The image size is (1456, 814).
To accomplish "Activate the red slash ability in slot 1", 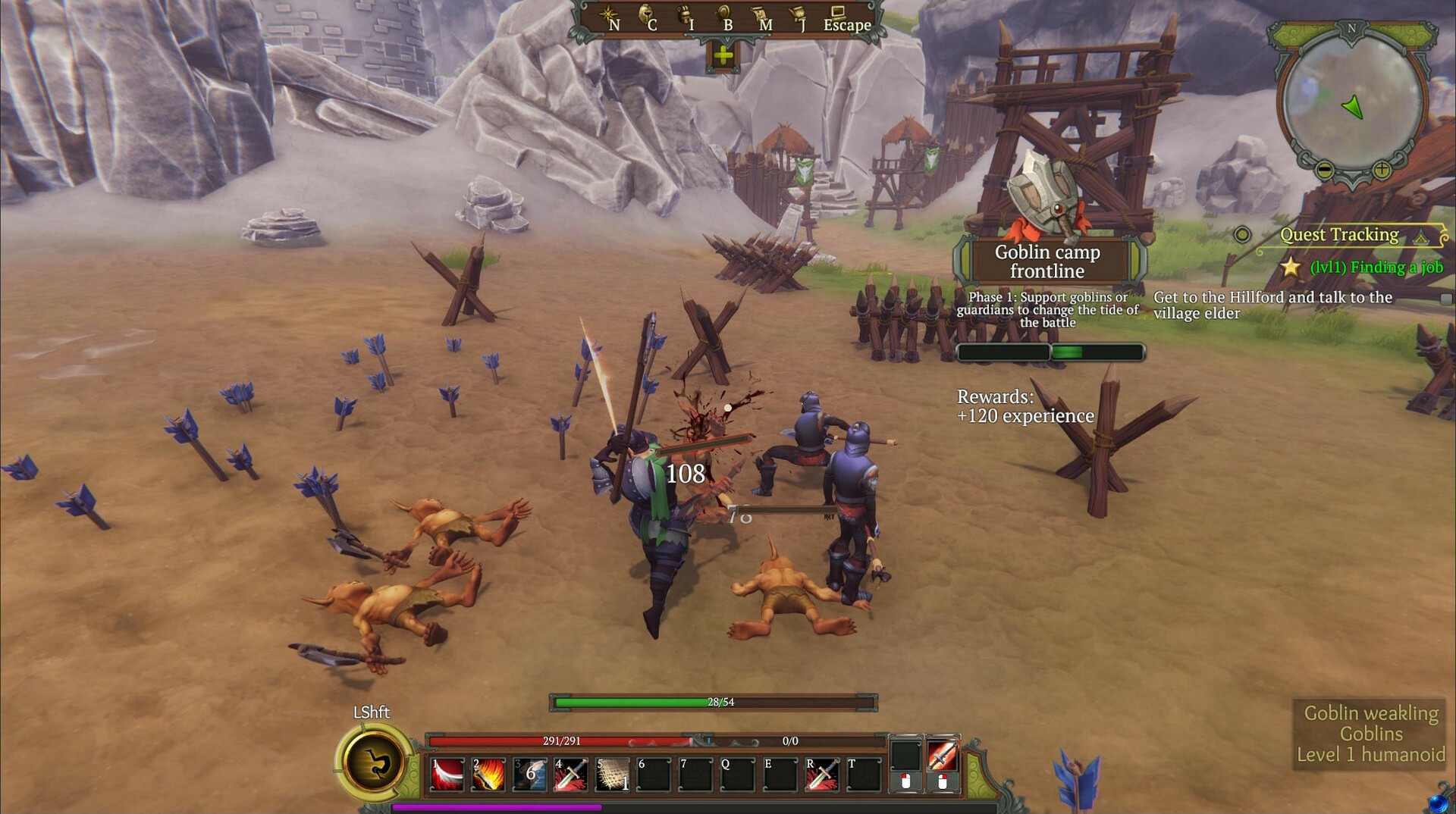I will pyautogui.click(x=448, y=775).
